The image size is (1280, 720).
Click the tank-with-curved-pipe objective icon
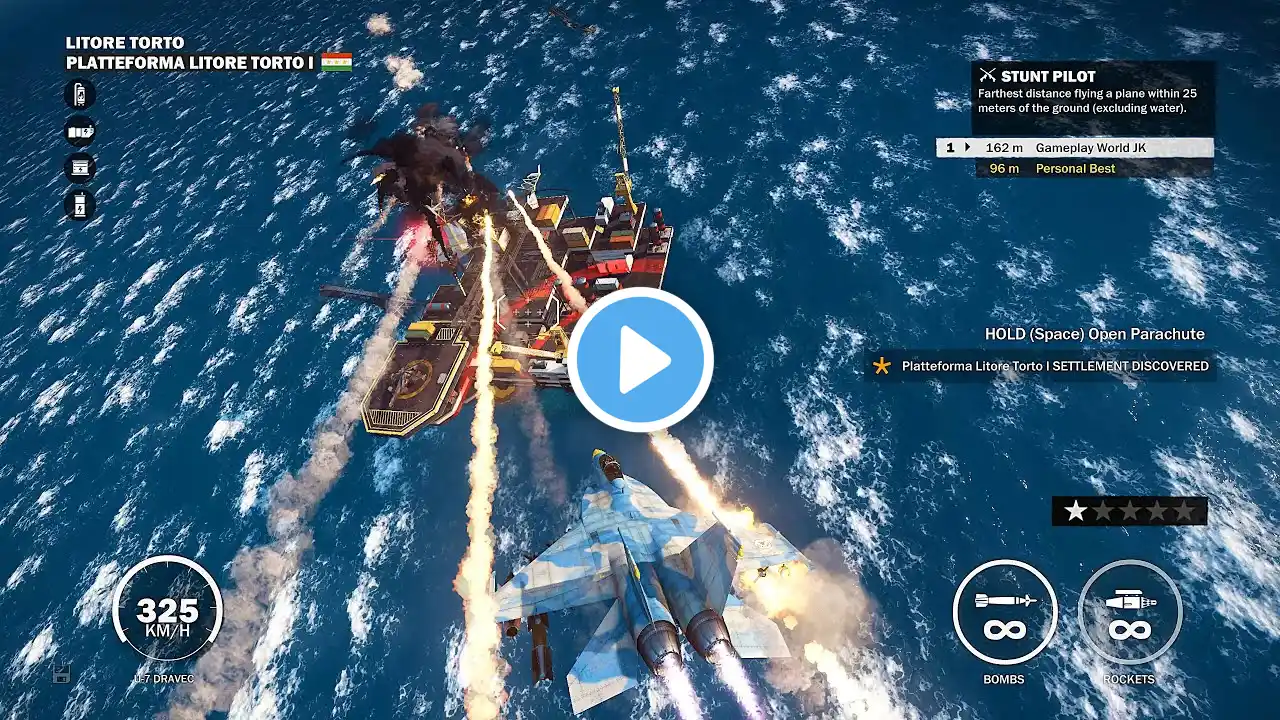click(x=80, y=95)
